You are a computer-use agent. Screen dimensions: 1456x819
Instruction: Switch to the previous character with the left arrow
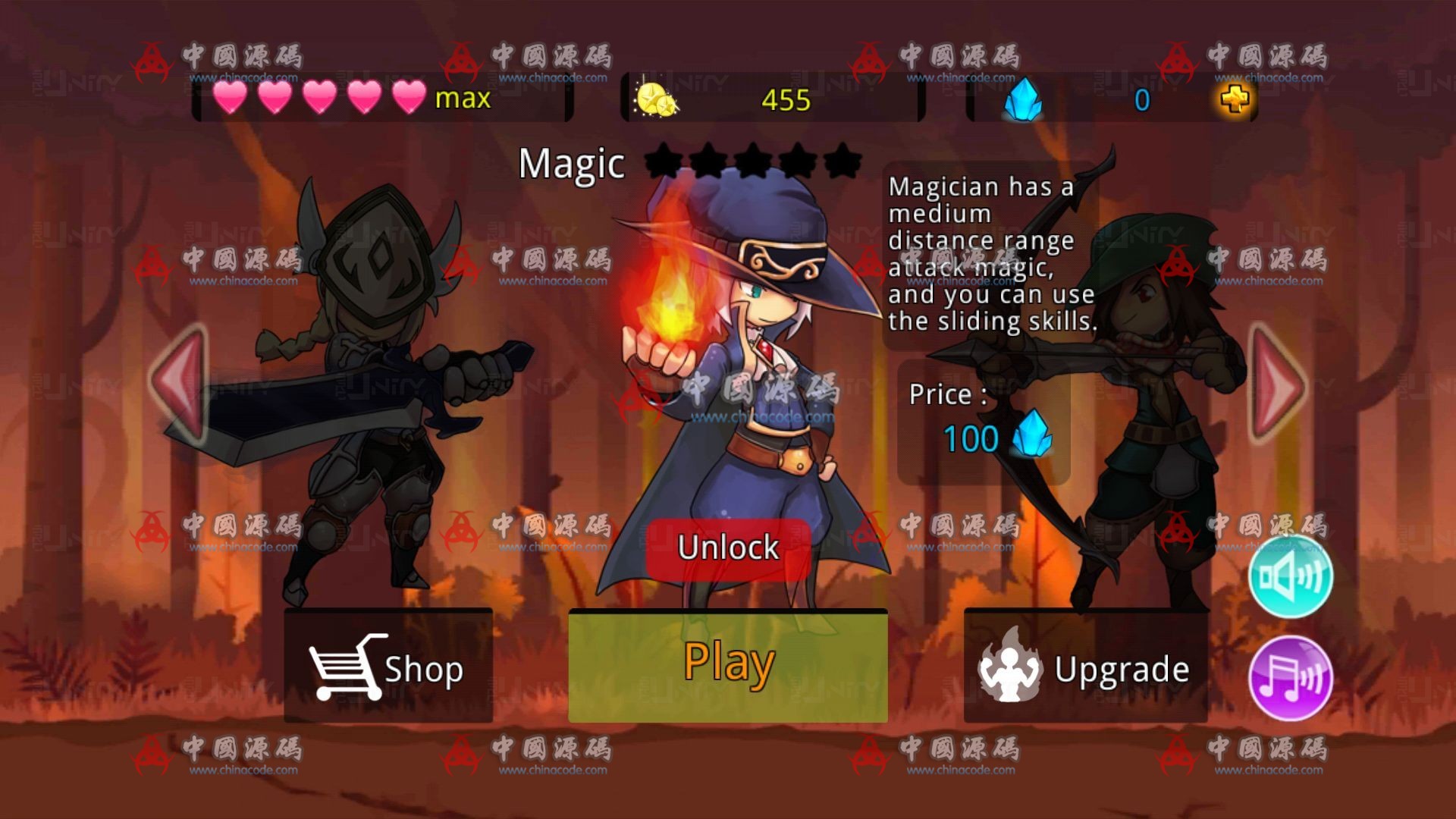click(x=180, y=383)
